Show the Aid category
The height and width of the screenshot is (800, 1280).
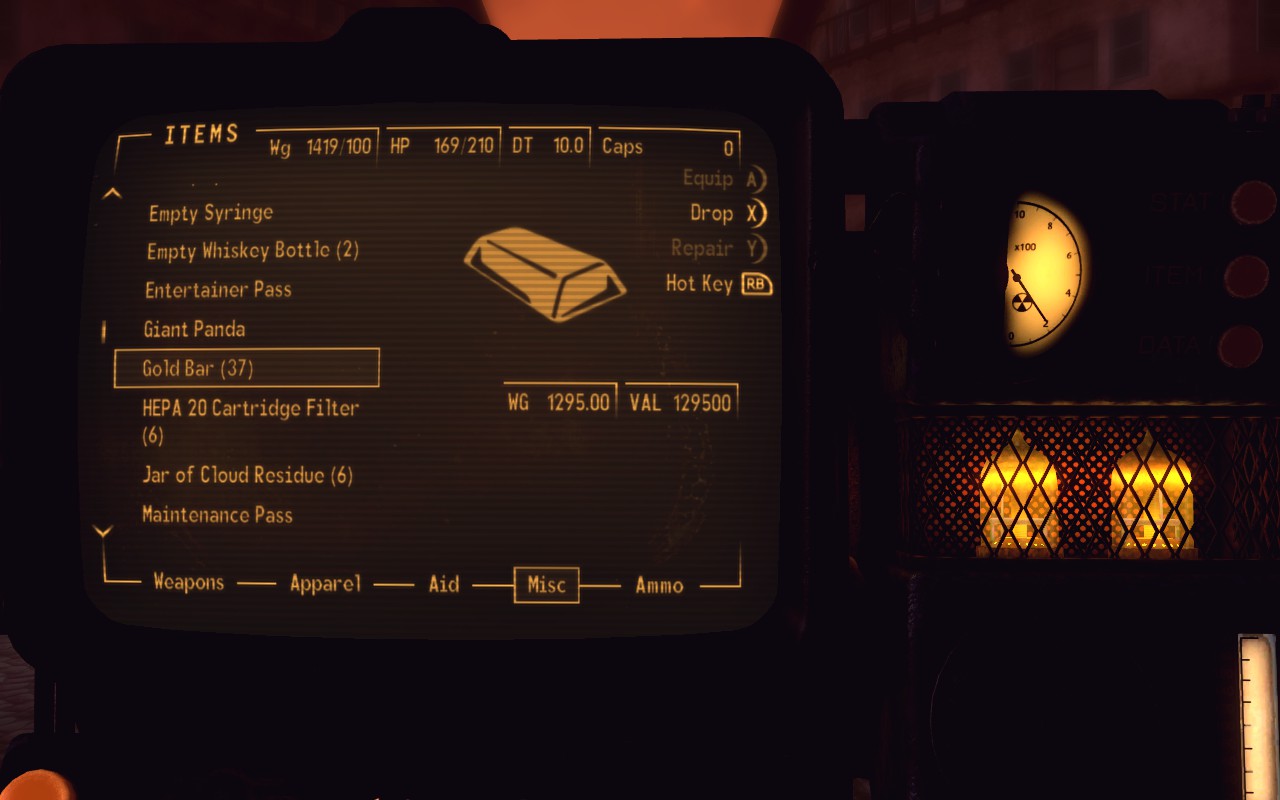coord(443,584)
